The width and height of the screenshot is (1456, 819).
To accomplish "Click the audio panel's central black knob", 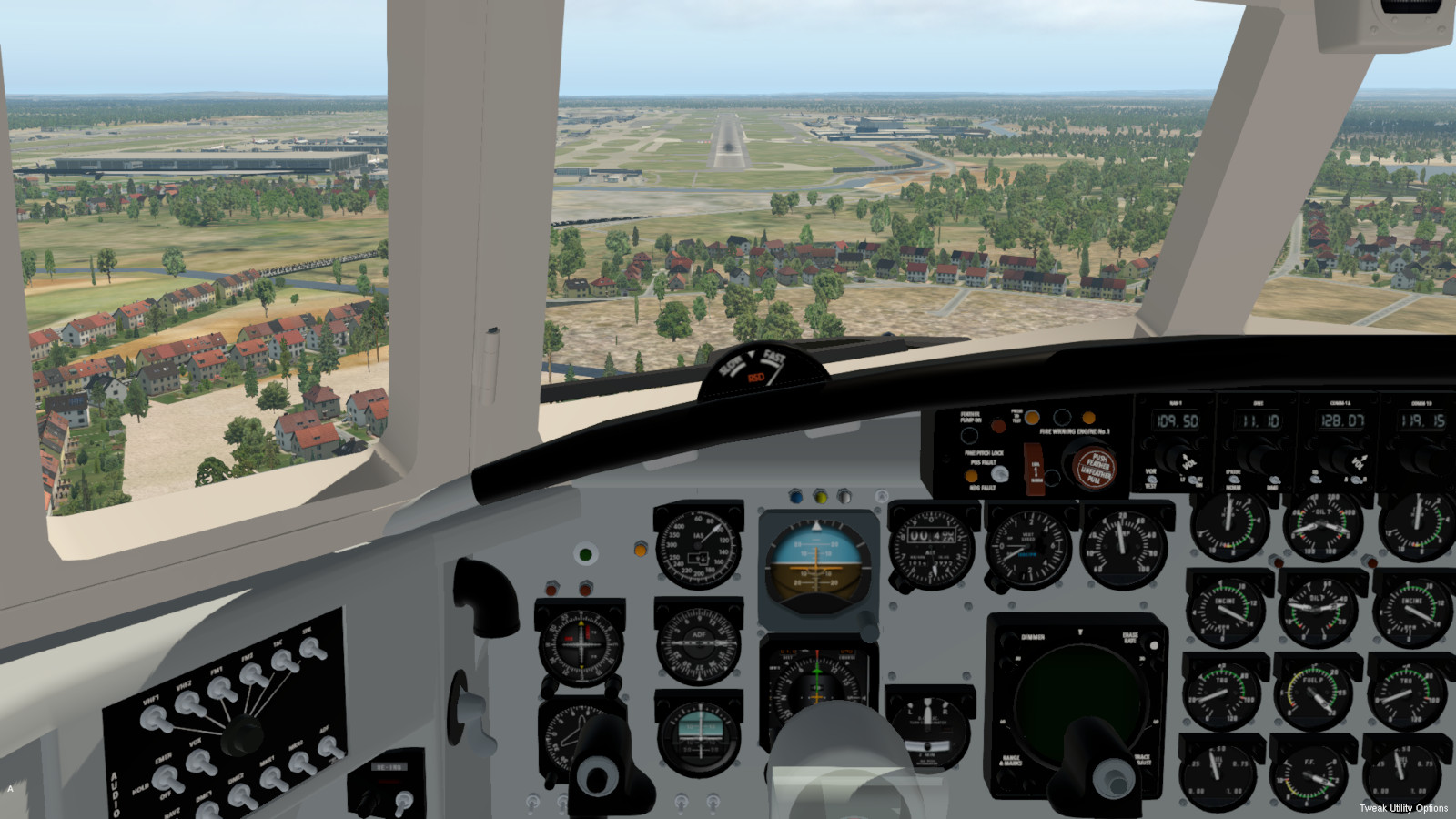I will 244,733.
